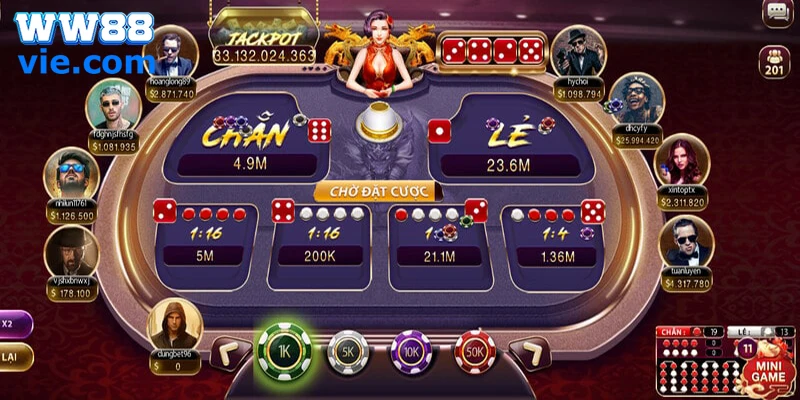Open the chat message icon
800x400 pixels.
click(x=775, y=13)
